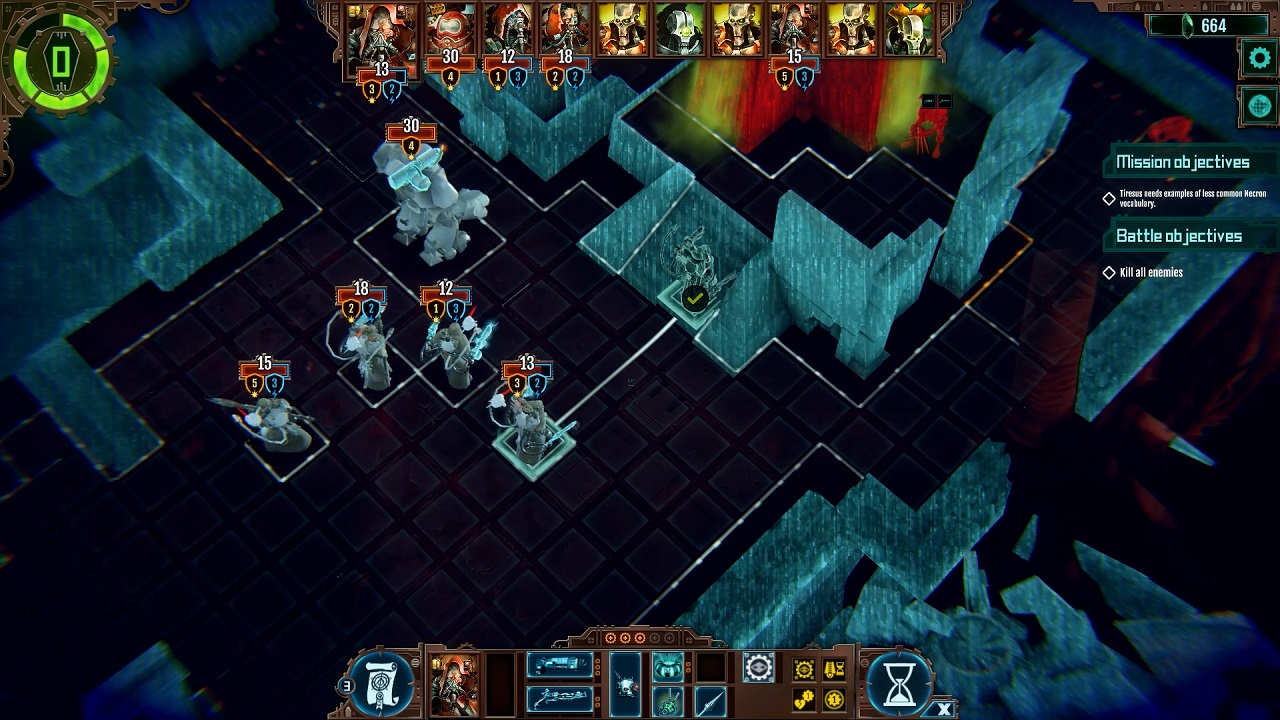This screenshot has width=1280, height=720.
Task: Click the selected tech-priest portrait in action bar
Action: [x=452, y=684]
